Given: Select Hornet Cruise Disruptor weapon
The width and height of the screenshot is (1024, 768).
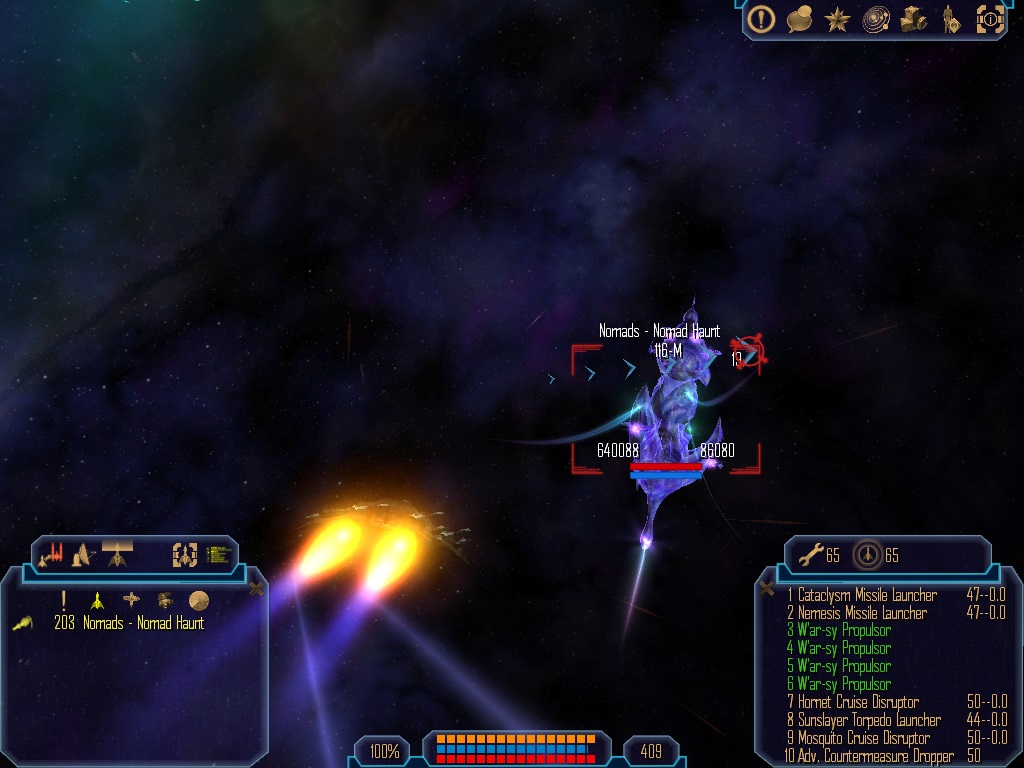Looking at the screenshot, I should (x=858, y=702).
